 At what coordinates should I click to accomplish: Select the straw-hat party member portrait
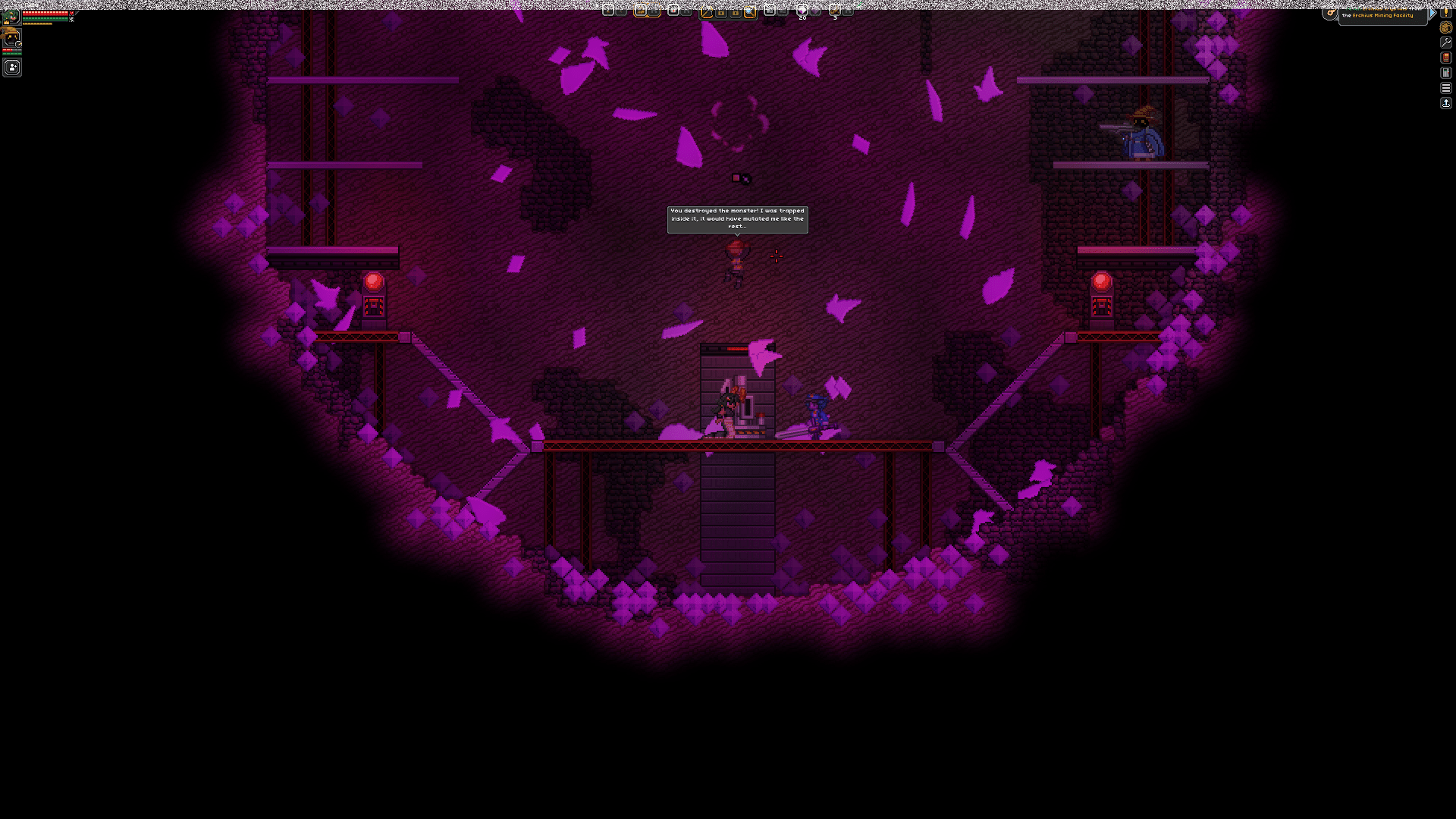point(11,38)
